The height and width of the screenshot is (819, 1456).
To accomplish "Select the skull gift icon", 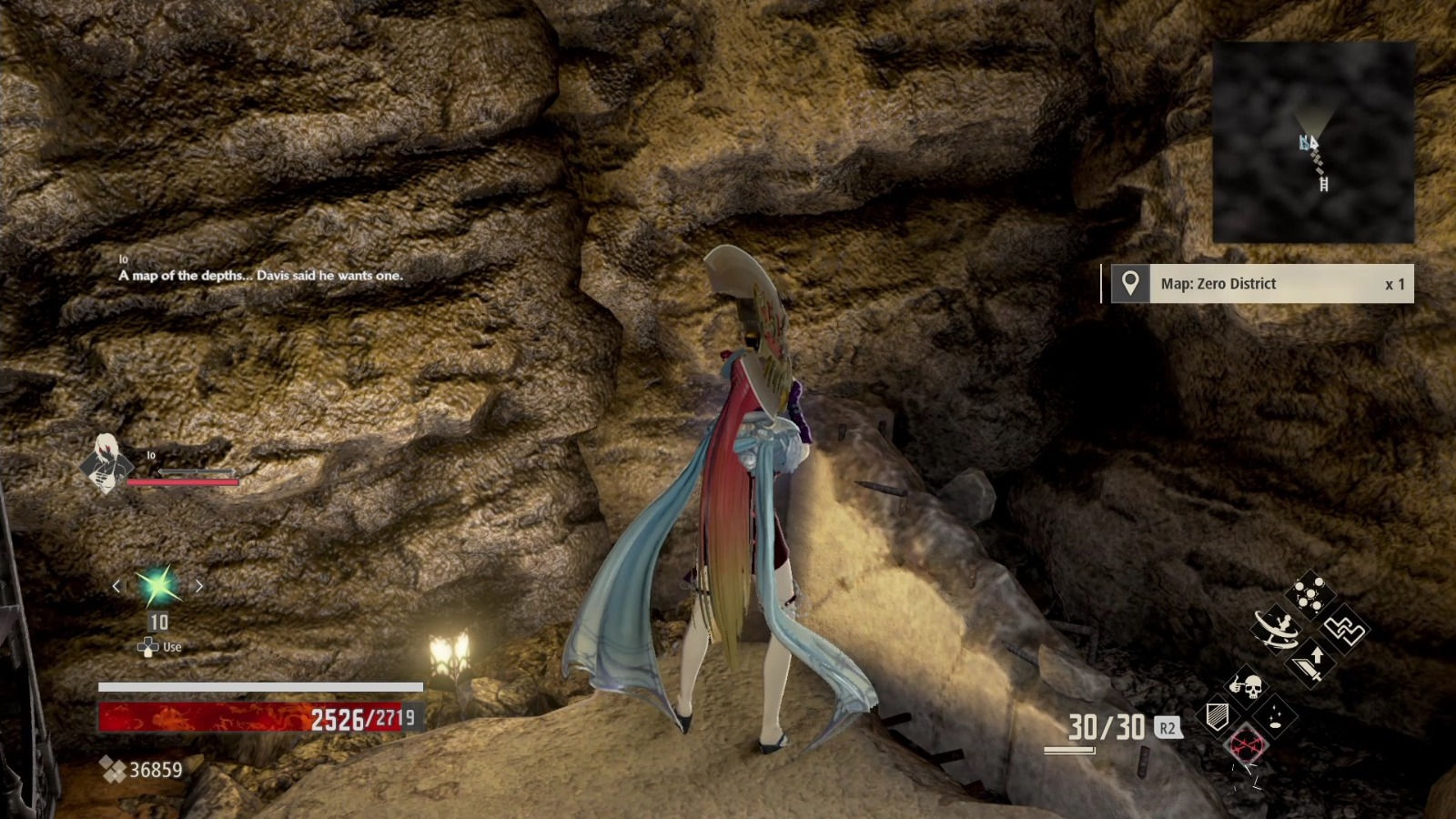I will click(1247, 687).
